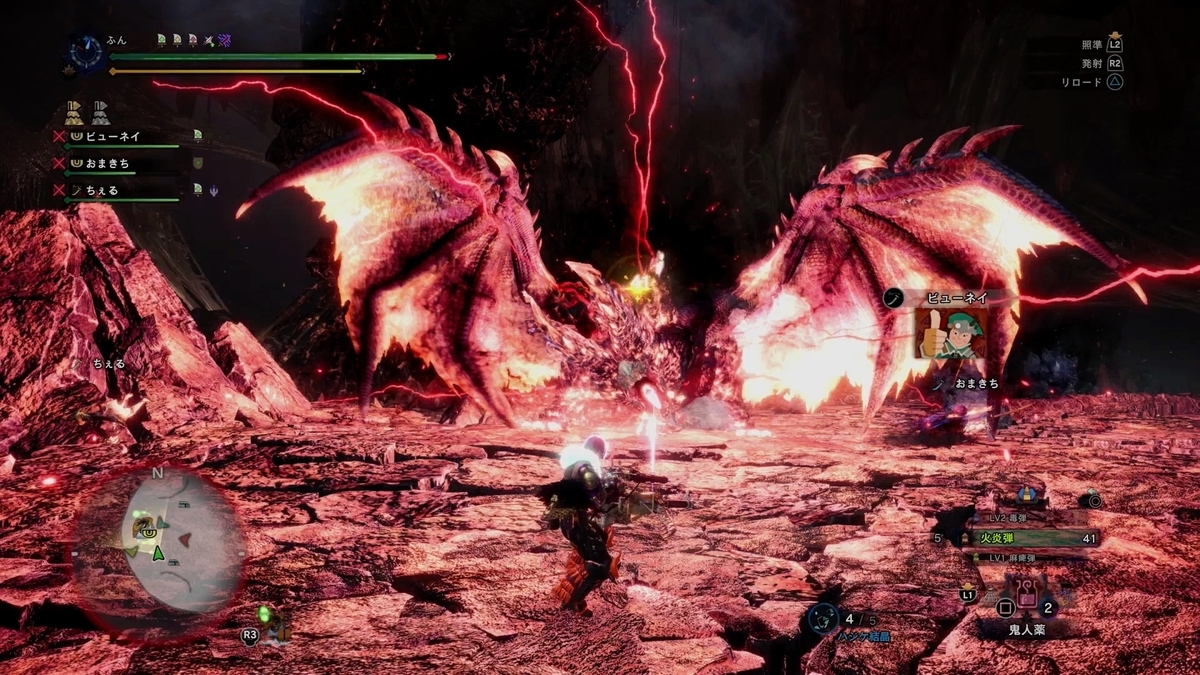1200x675 pixels.
Task: Click the gold mantle cooldown icon
Action: [x=74, y=112]
